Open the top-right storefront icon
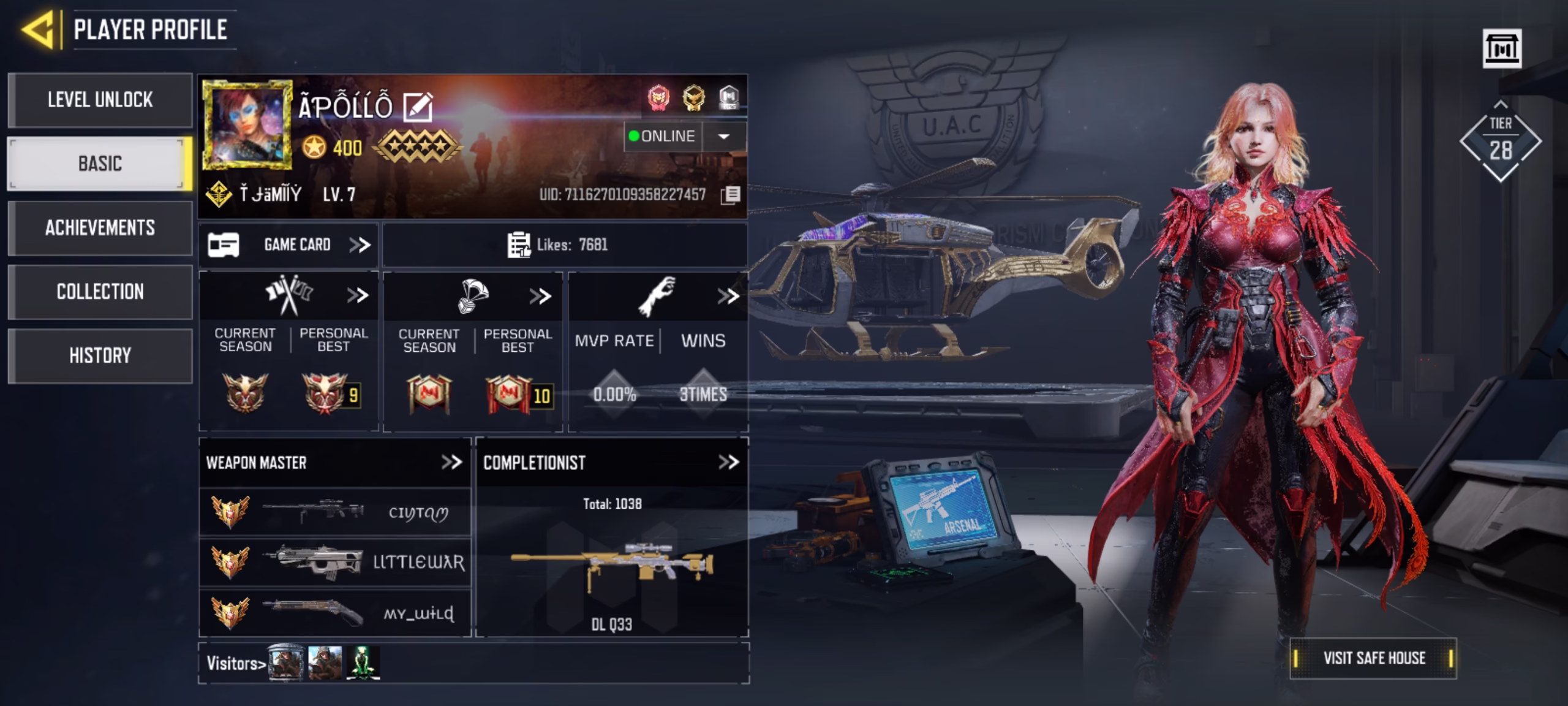Screen dimensions: 1568x706 click(x=1501, y=48)
